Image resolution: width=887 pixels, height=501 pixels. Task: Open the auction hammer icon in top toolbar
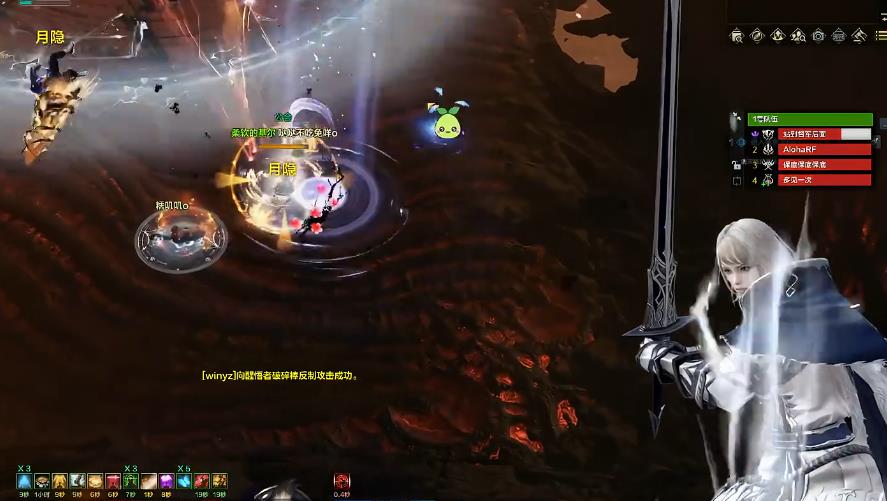pos(858,36)
